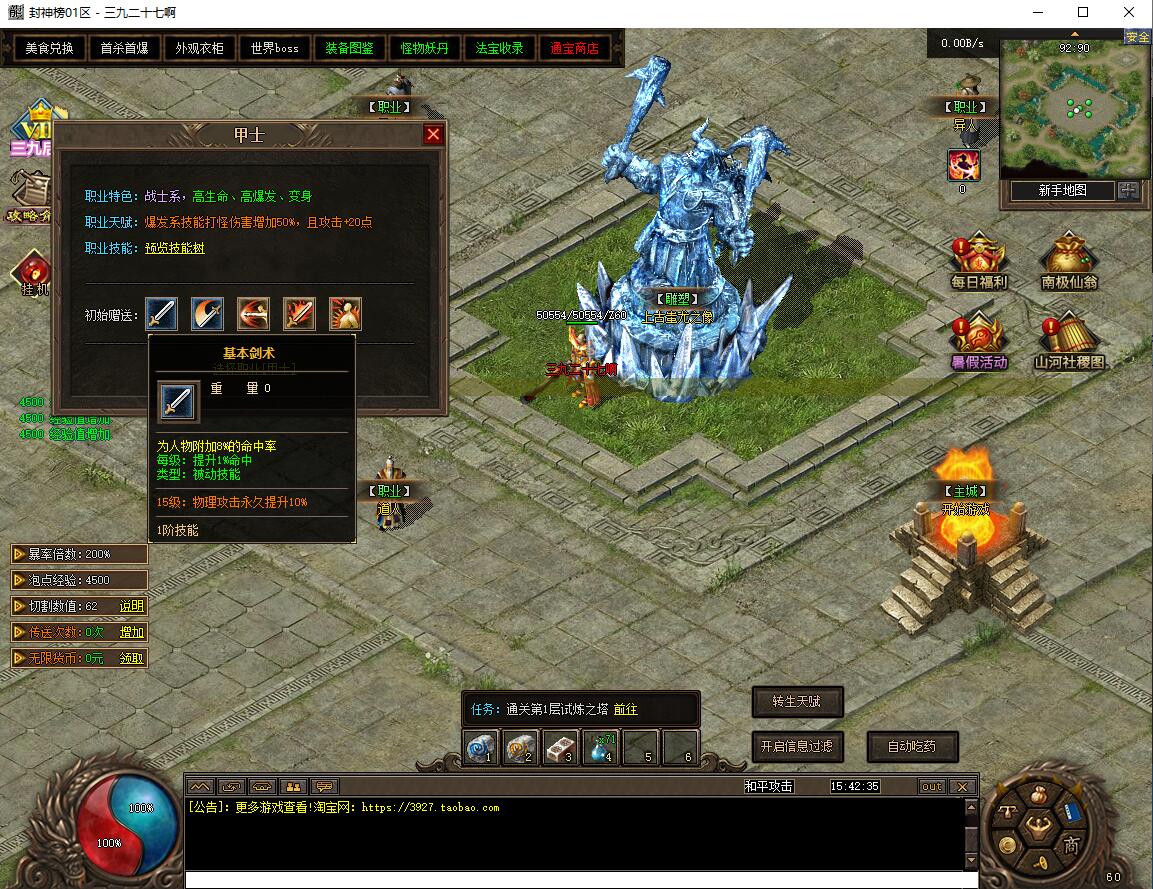This screenshot has width=1153, height=889.
Task: Open the 通宝商店 shop
Action: pyautogui.click(x=574, y=48)
